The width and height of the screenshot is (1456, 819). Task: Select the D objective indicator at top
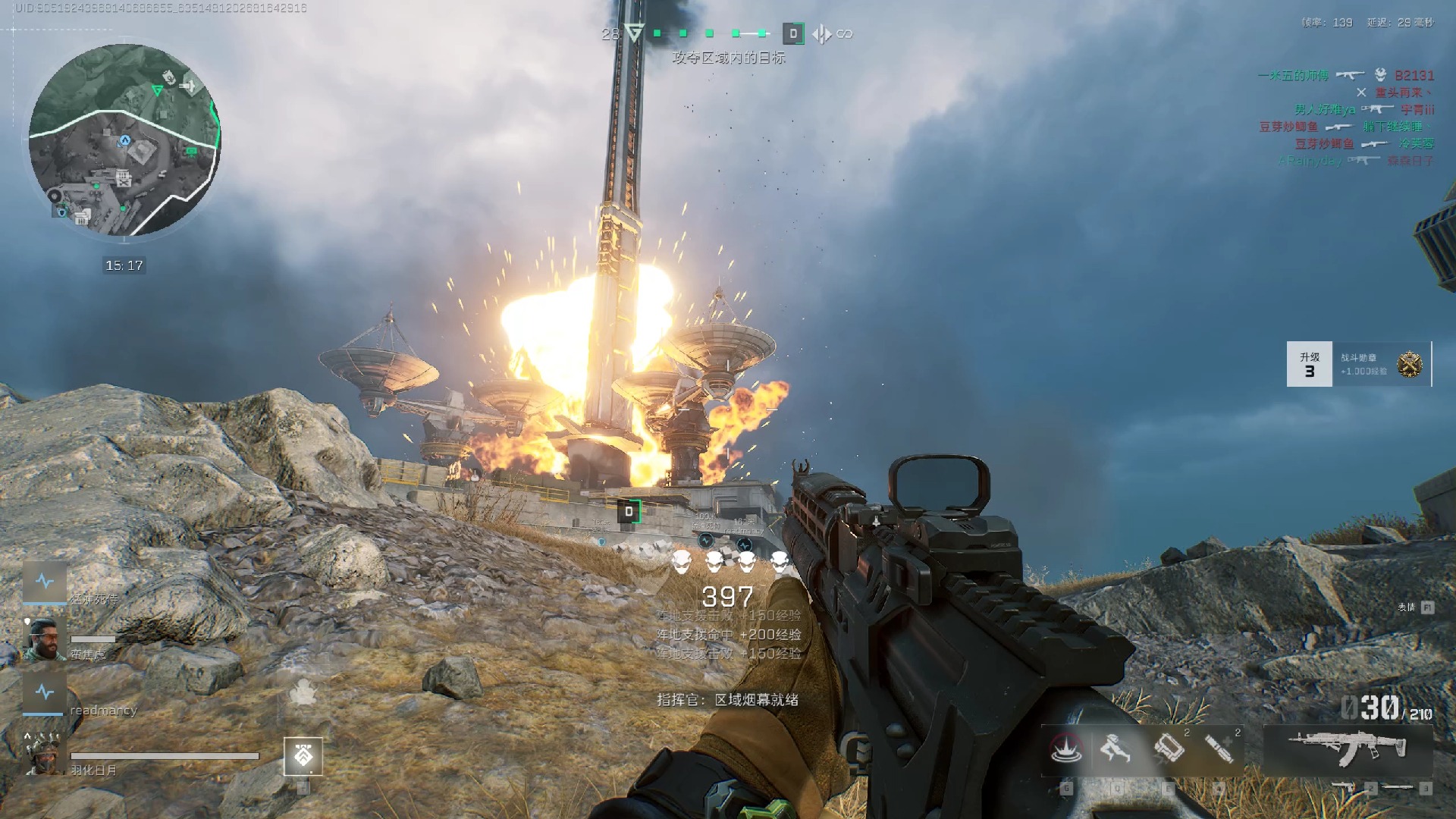click(x=793, y=33)
